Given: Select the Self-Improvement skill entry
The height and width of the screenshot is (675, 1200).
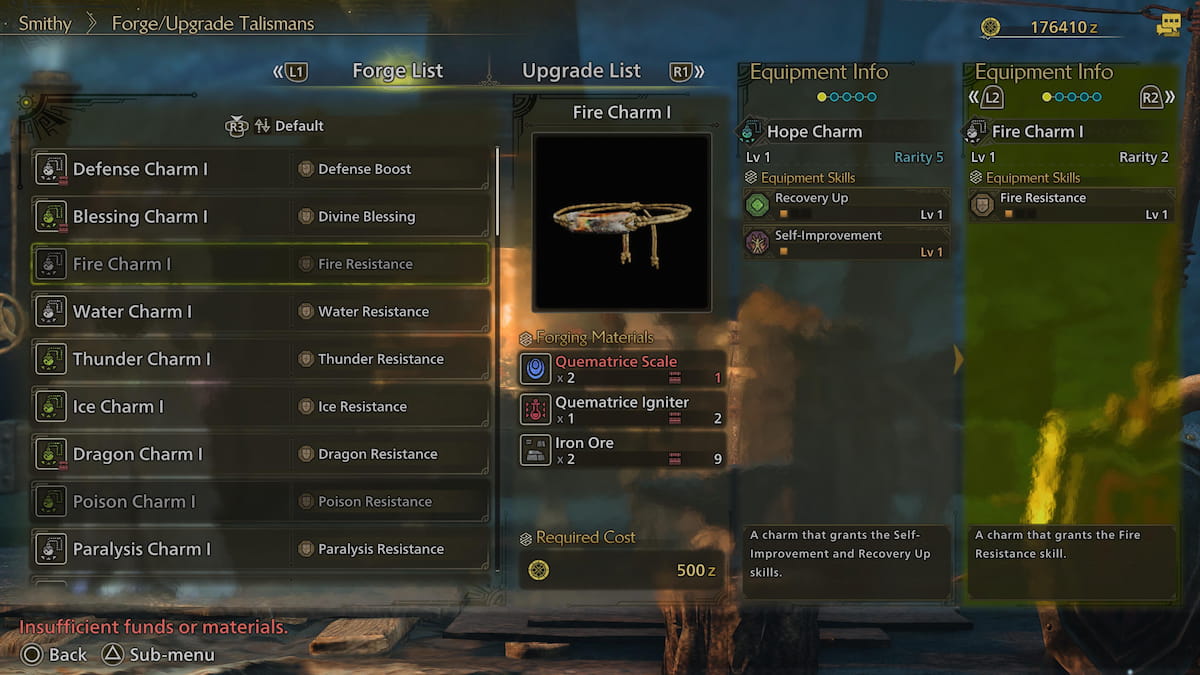Looking at the screenshot, I should point(846,242).
